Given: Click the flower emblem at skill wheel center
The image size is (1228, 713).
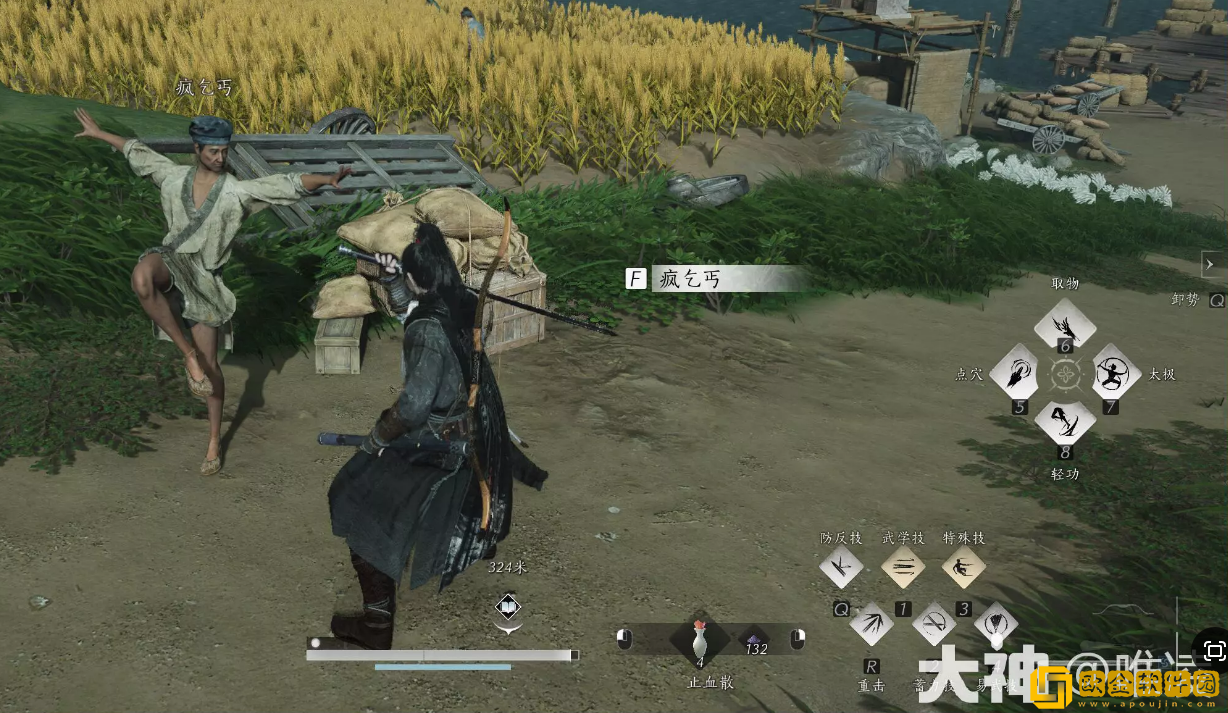Looking at the screenshot, I should pos(1065,375).
